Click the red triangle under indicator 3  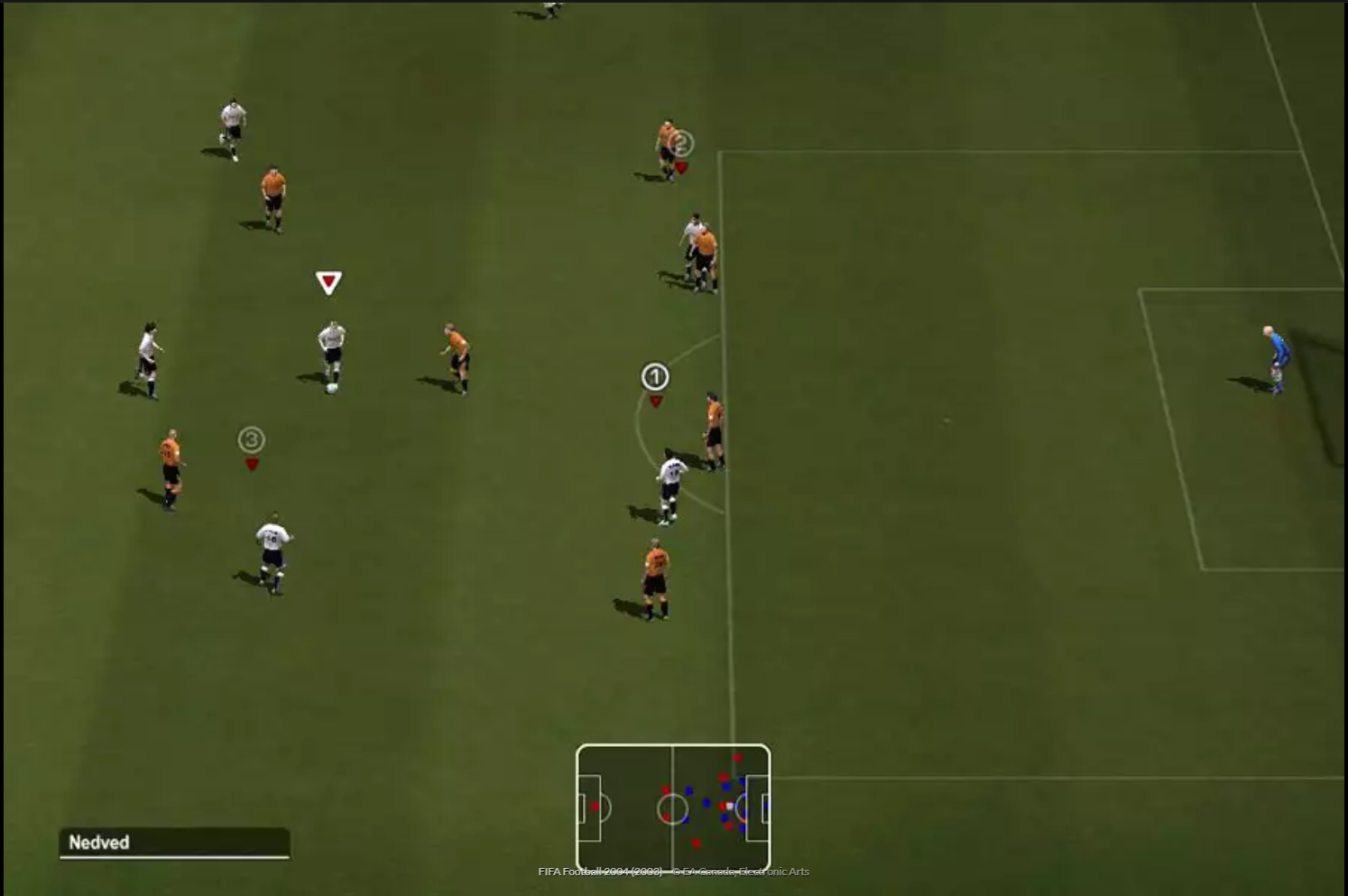pyautogui.click(x=252, y=463)
